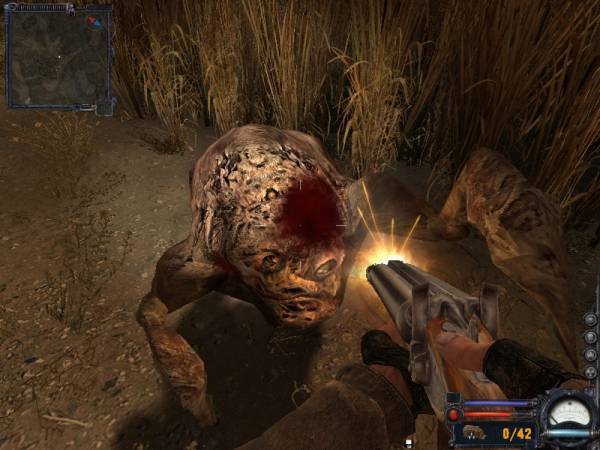This screenshot has width=600, height=450.
Task: Select the red-blue compass on the minimap
Action: 94,20
